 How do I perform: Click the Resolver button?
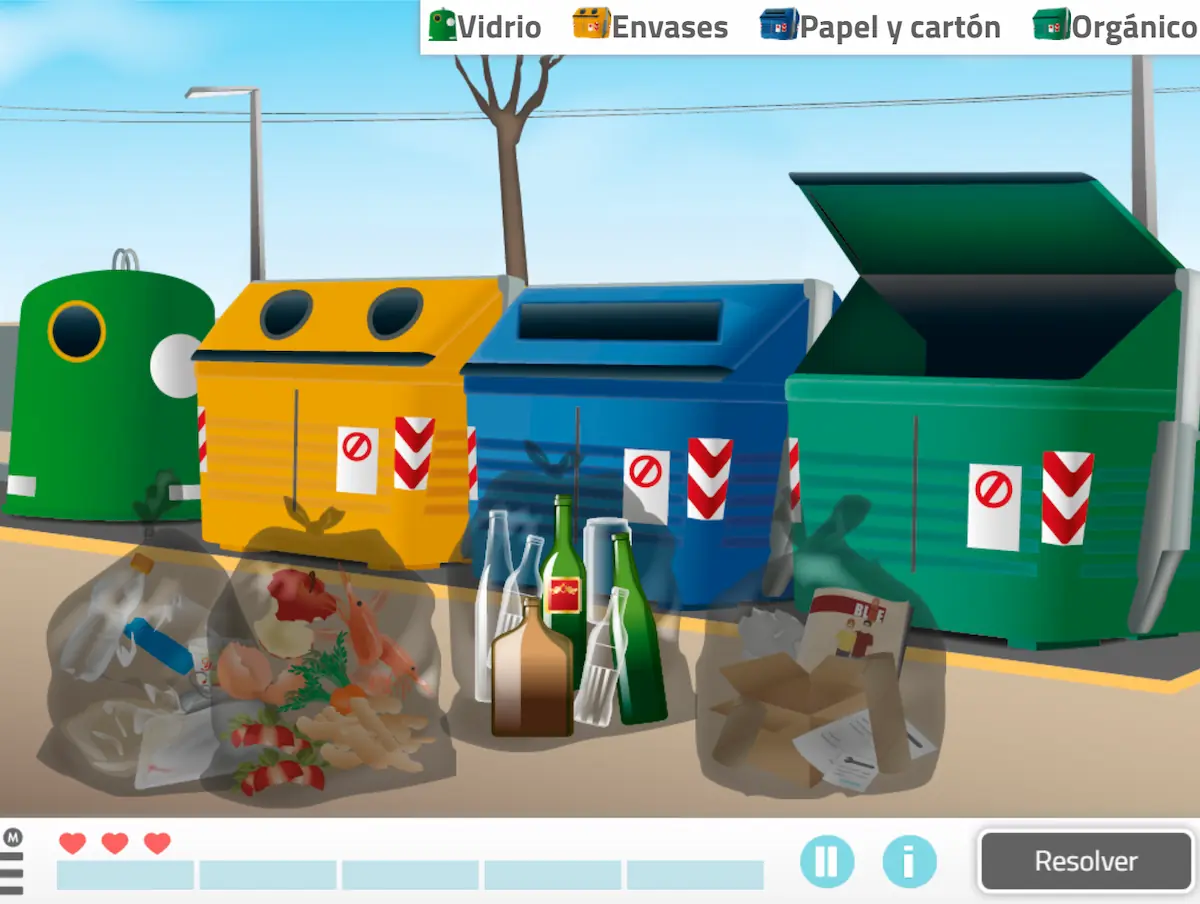click(x=1086, y=861)
